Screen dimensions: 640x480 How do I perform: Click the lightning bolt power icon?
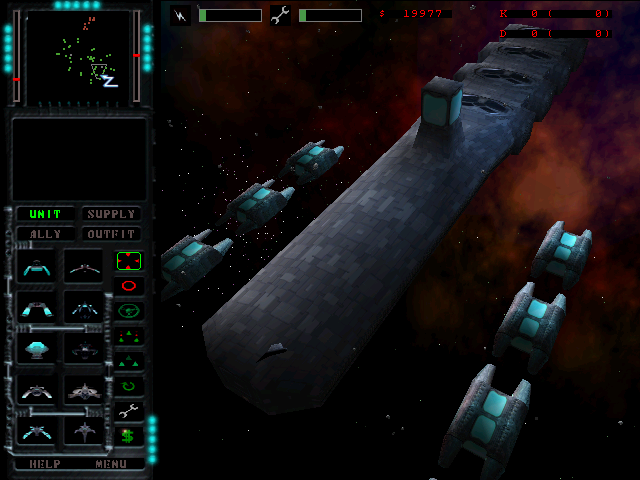[x=181, y=15]
